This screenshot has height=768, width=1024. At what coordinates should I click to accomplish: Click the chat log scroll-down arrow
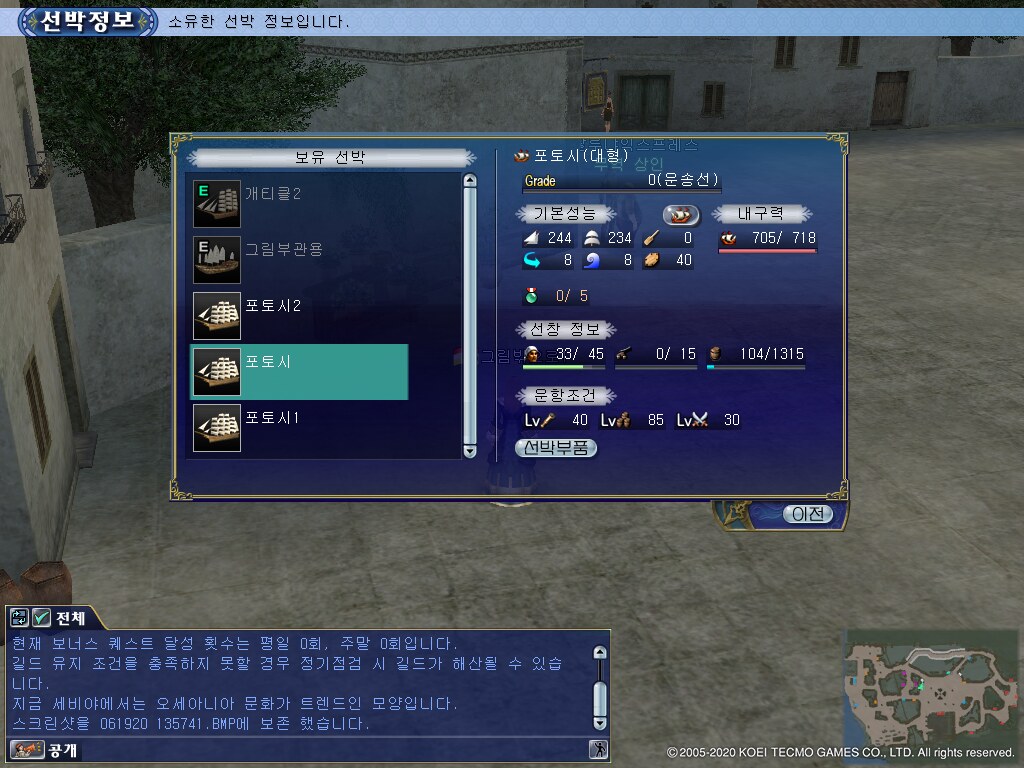tap(600, 722)
